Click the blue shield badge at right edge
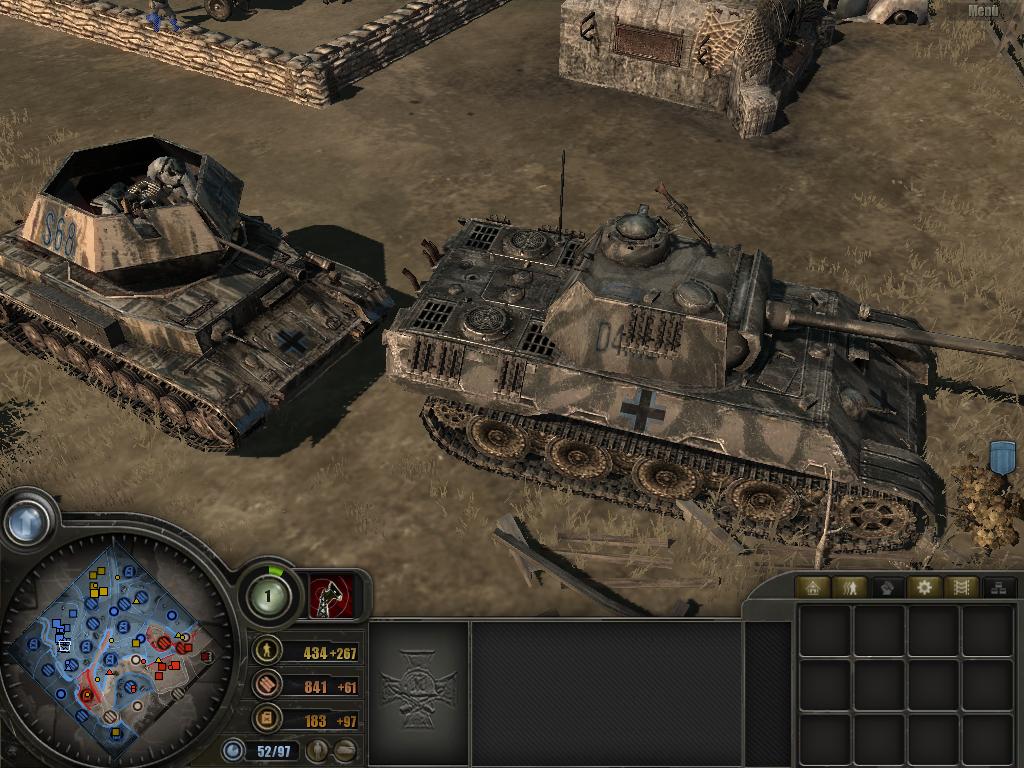1024x768 pixels. 1001,456
